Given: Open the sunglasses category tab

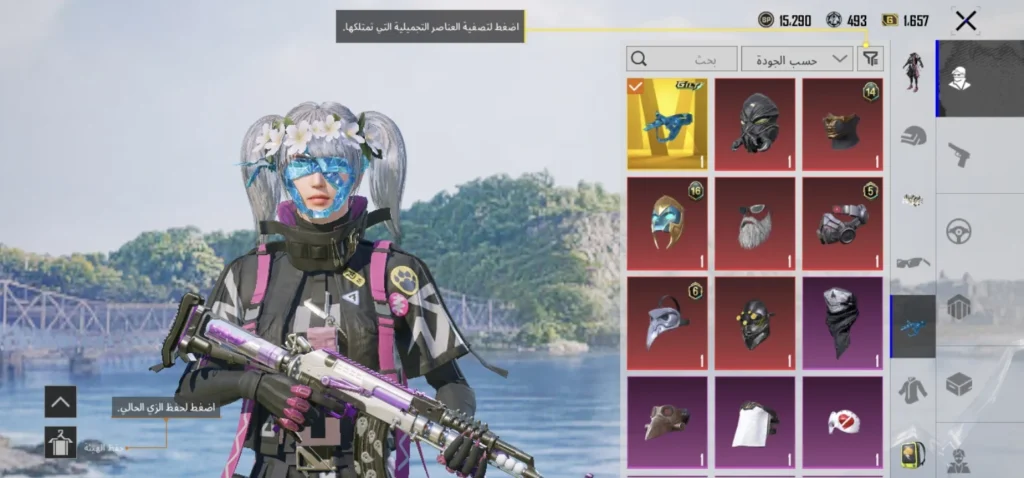Looking at the screenshot, I should [x=913, y=262].
